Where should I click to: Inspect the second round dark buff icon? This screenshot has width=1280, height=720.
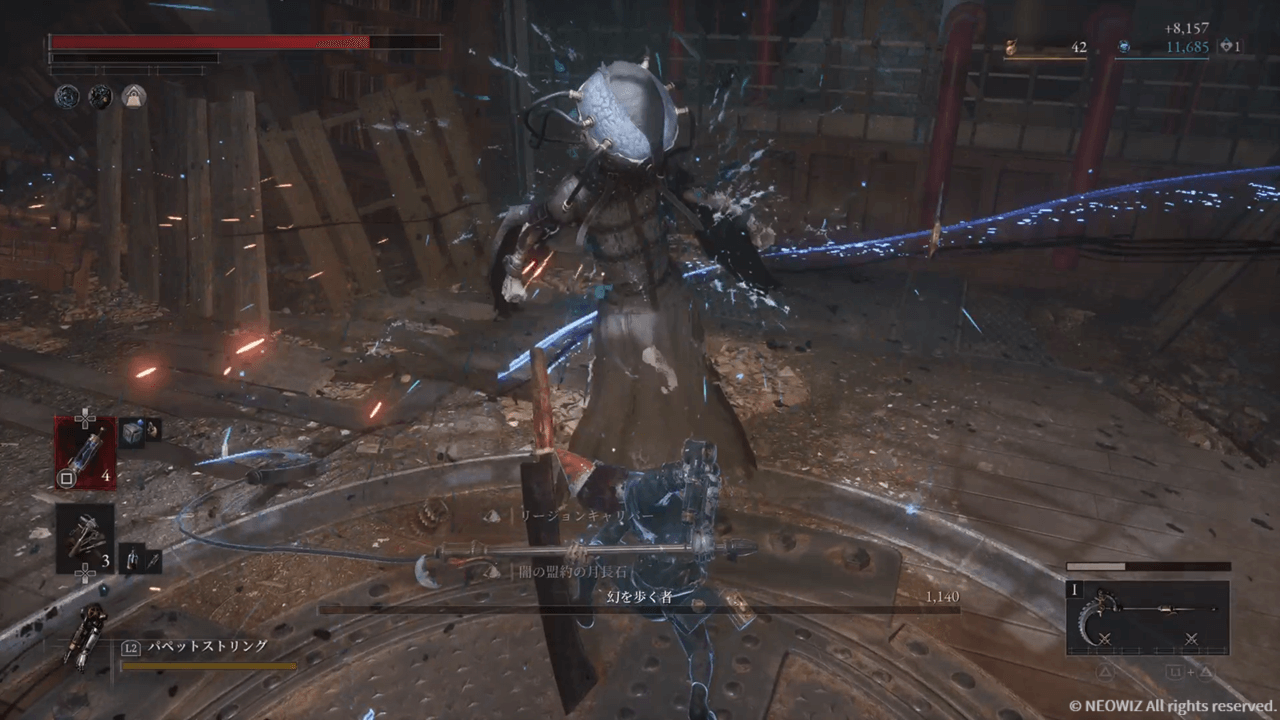tap(100, 96)
